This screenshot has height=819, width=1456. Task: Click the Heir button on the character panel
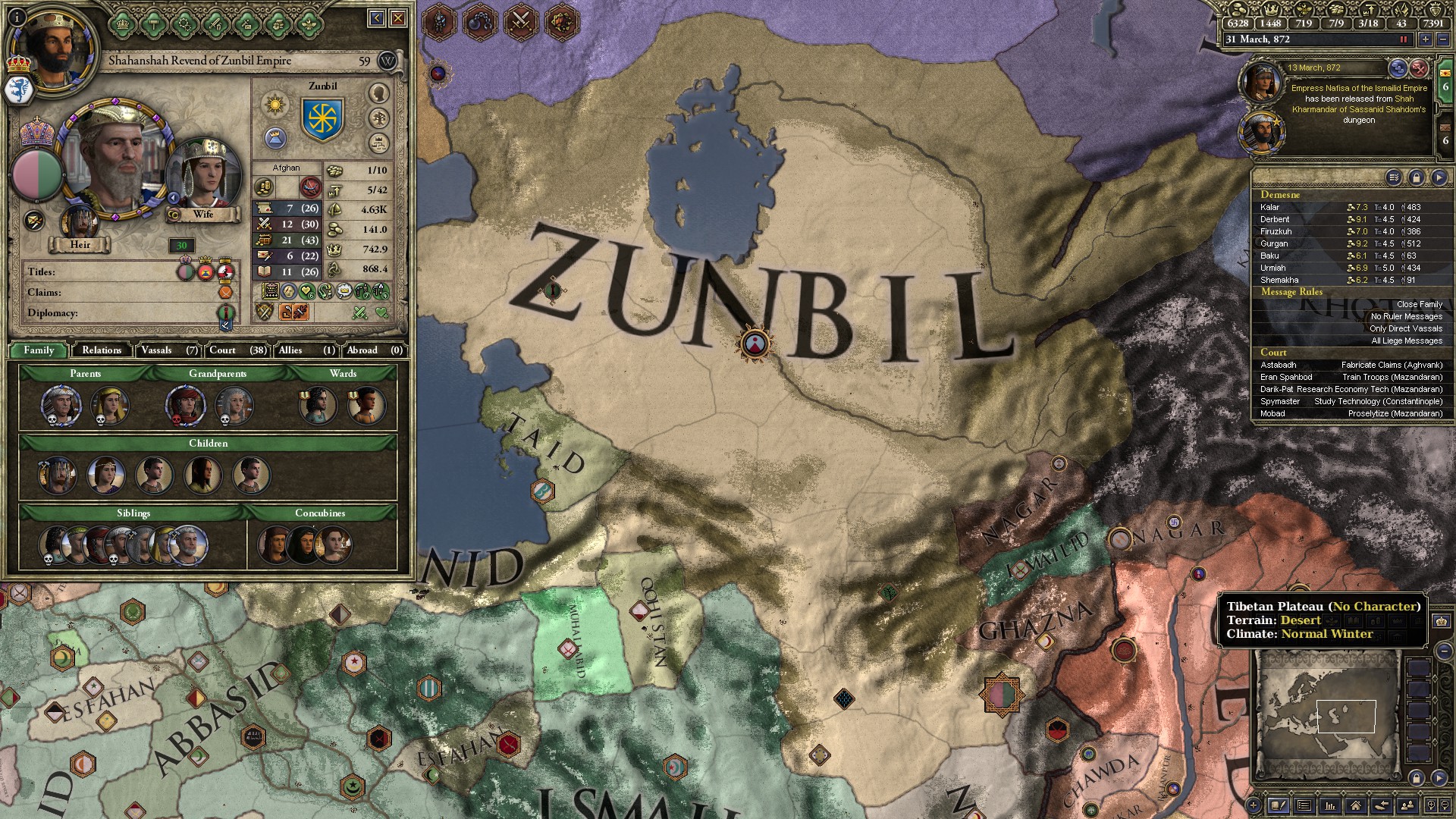point(80,245)
